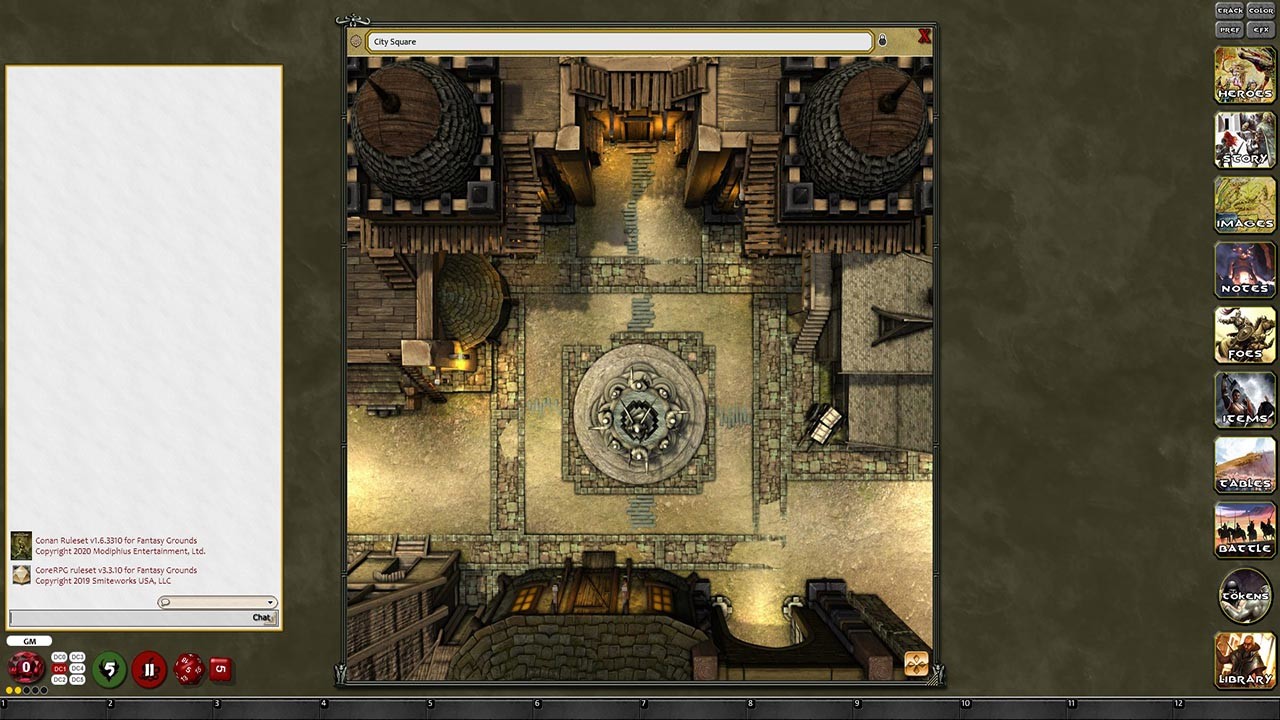Open the Items panel
Screen dimensions: 1280x720
tap(1244, 400)
